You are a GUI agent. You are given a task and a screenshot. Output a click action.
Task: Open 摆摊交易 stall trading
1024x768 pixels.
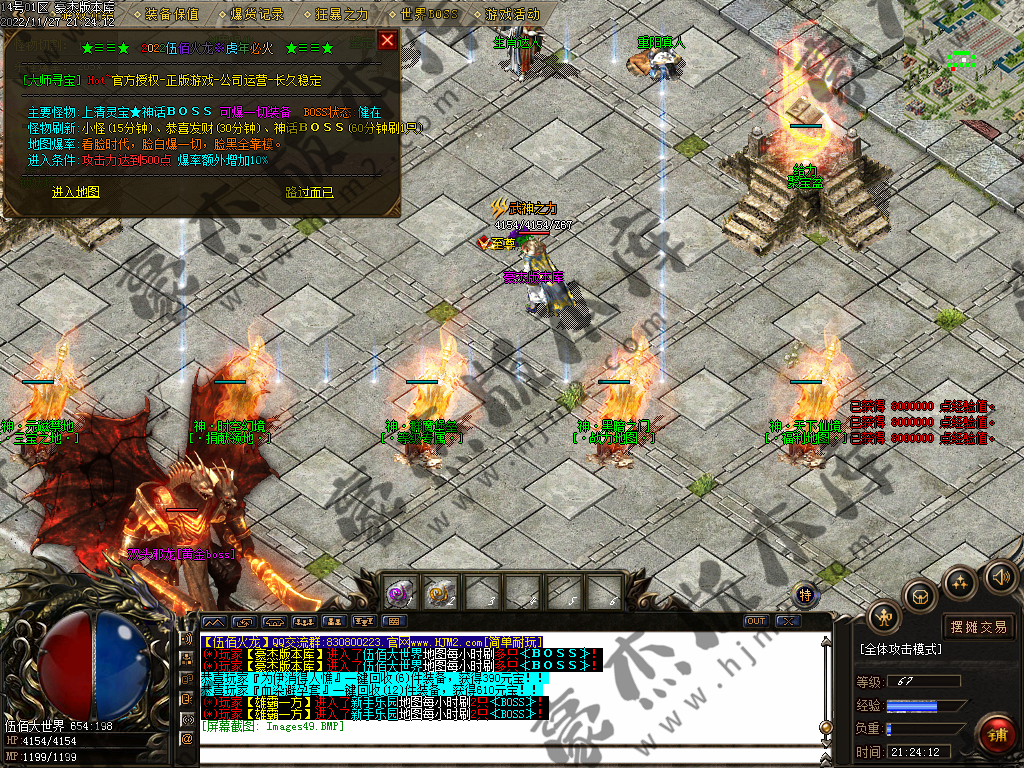tap(978, 627)
